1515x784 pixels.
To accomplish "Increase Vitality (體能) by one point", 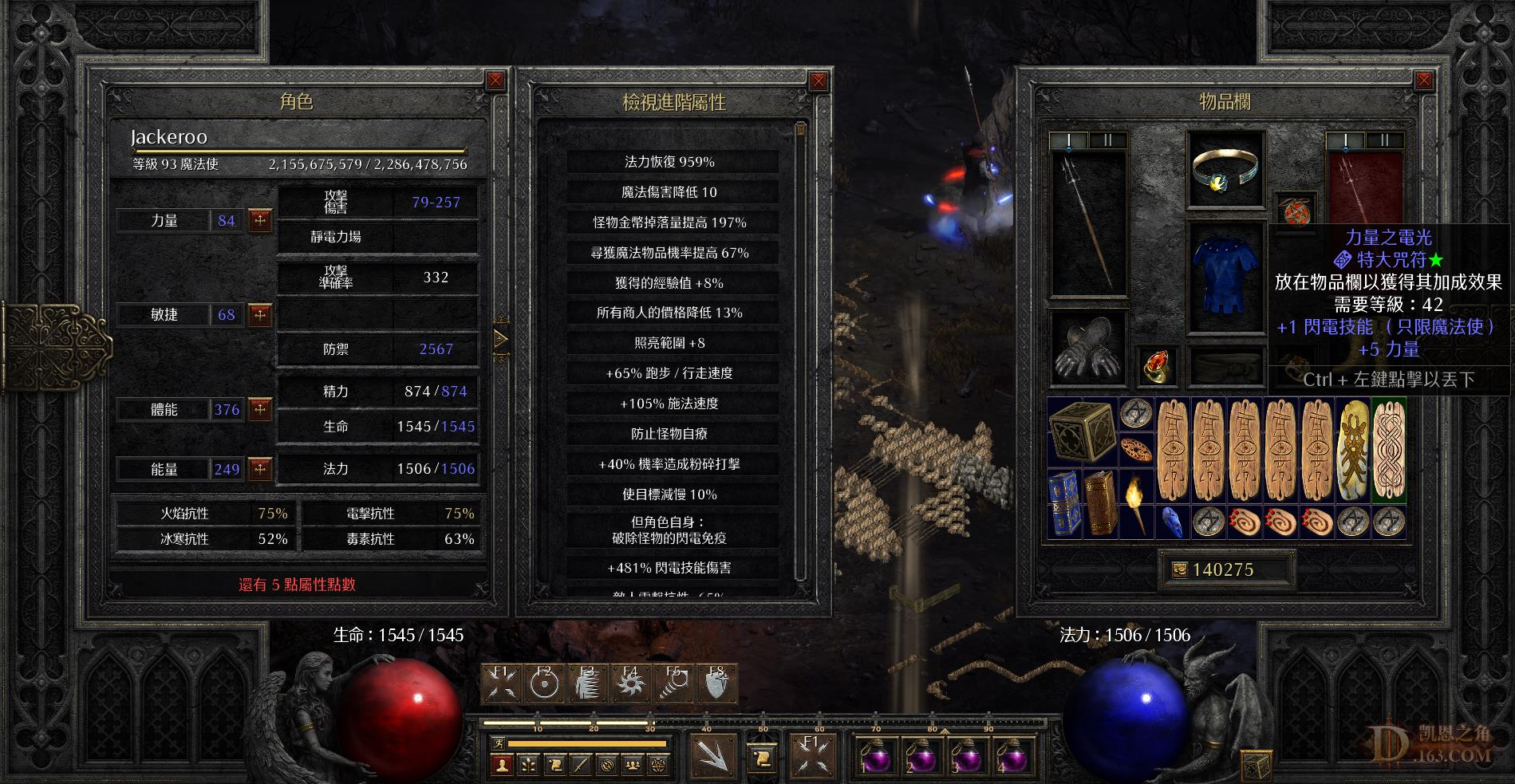I will point(260,410).
